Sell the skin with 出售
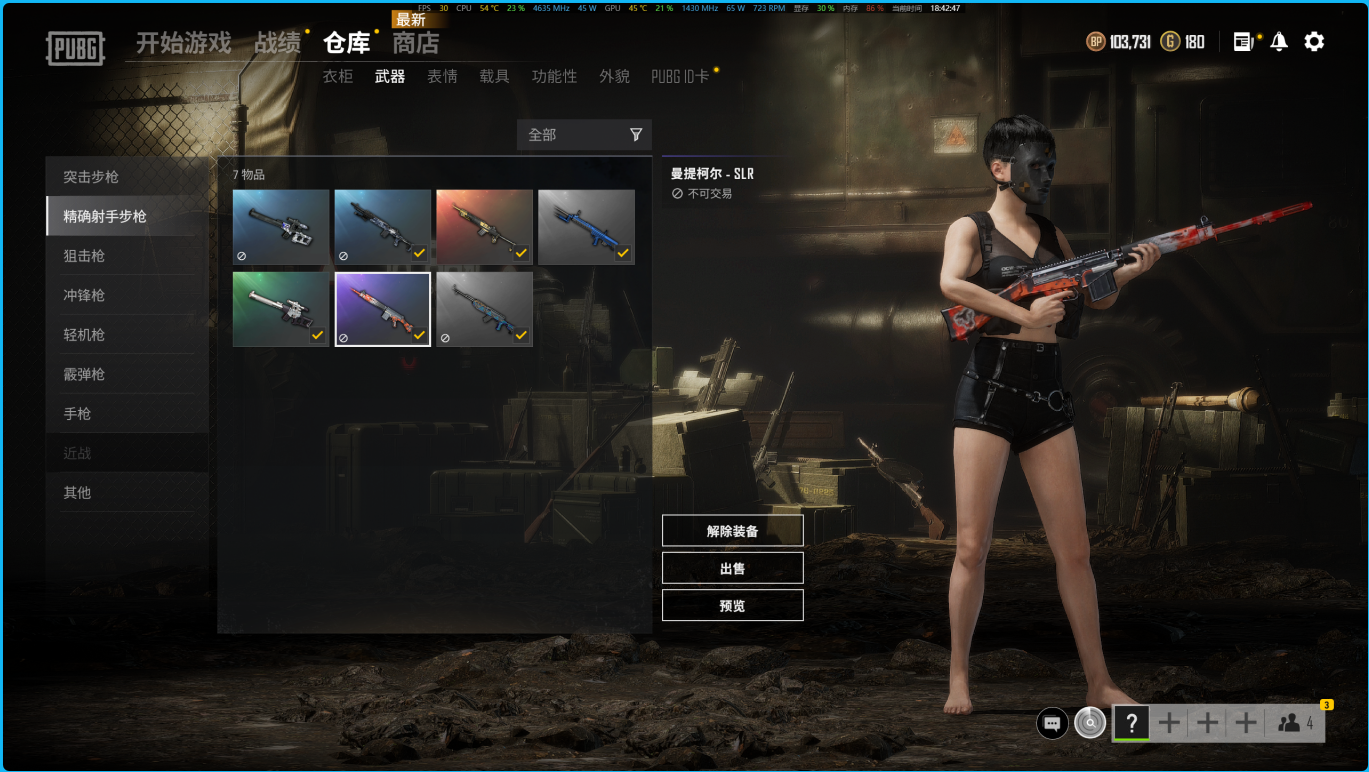1369x772 pixels. [732, 568]
